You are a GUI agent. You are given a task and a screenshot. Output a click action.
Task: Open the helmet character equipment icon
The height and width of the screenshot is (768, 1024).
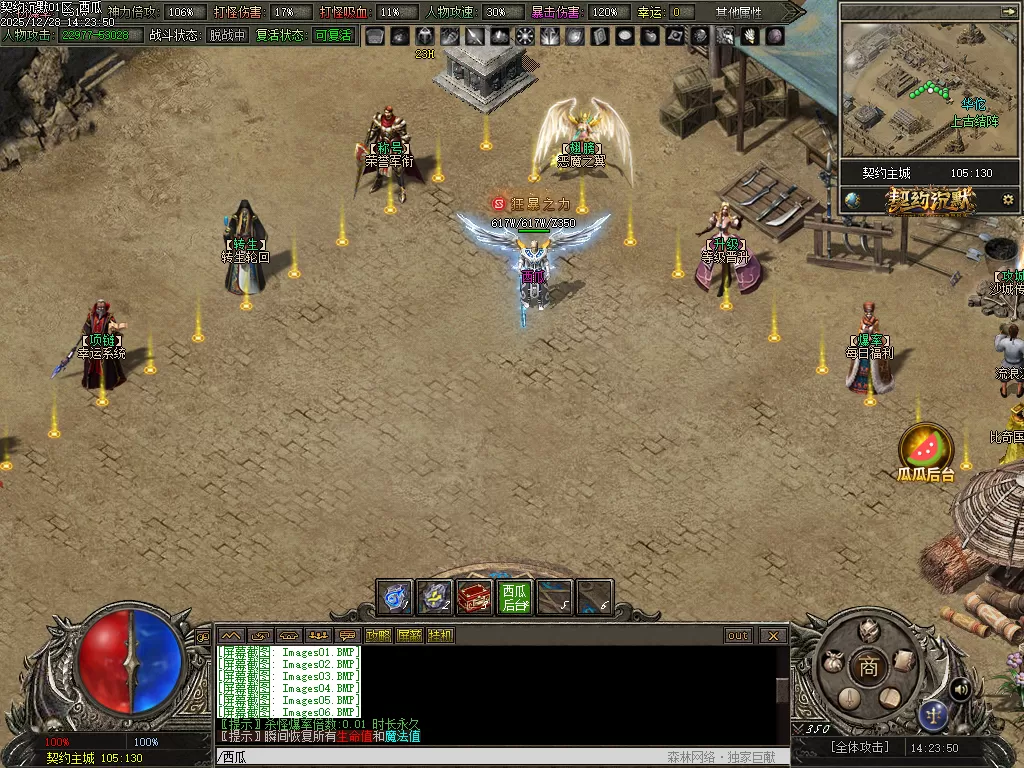click(x=869, y=630)
